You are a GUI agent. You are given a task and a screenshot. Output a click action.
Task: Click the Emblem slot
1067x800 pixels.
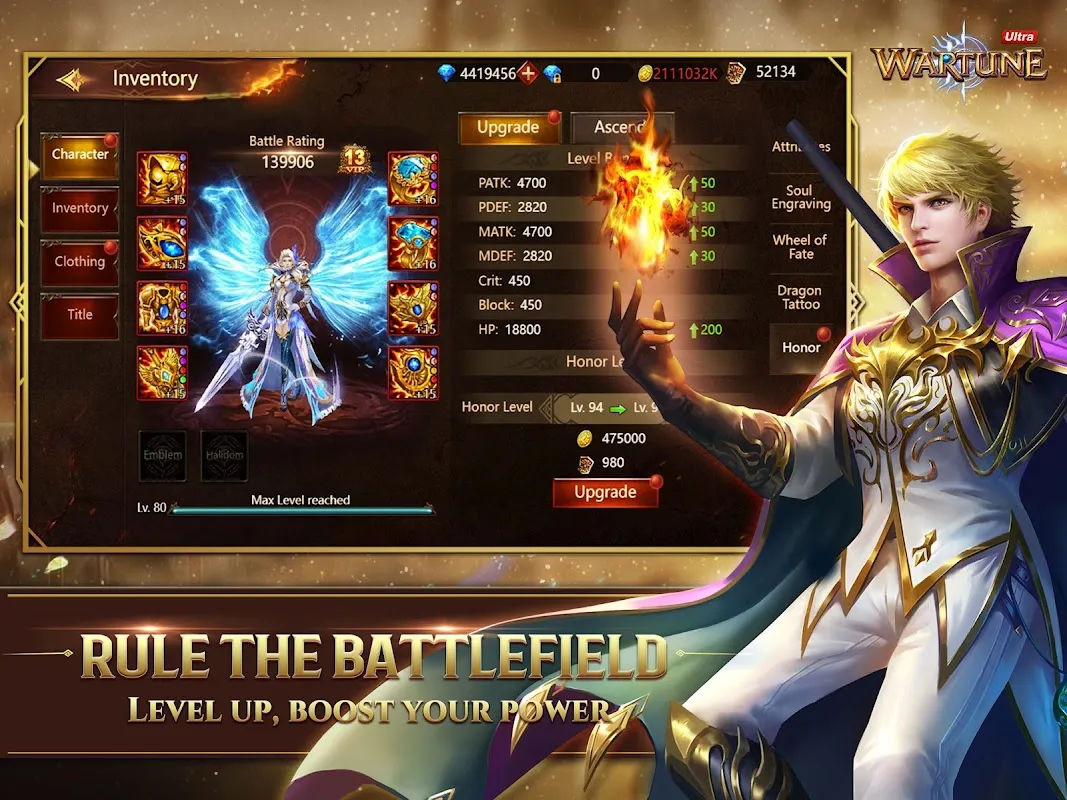[162, 455]
